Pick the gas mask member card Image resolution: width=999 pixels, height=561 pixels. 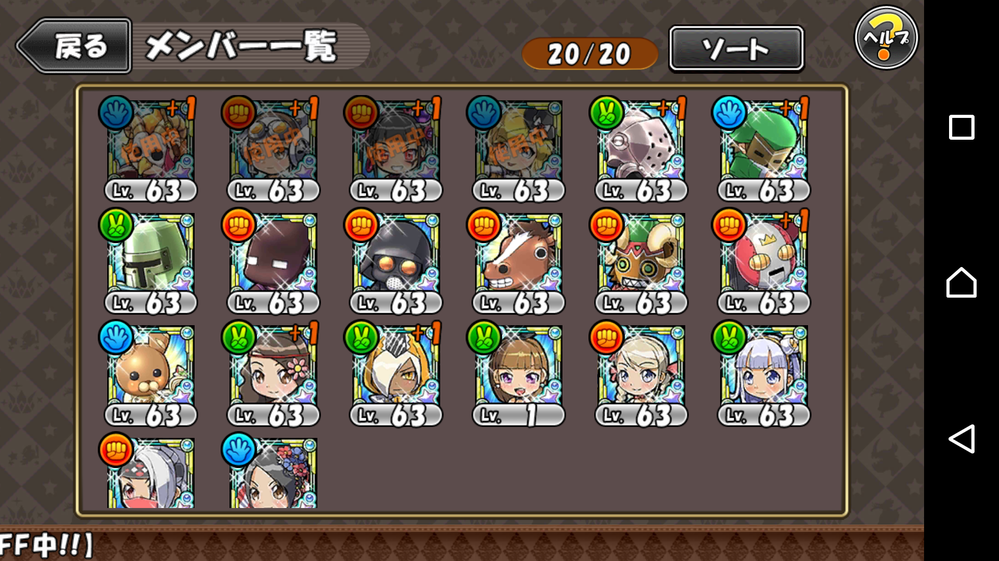tap(395, 258)
